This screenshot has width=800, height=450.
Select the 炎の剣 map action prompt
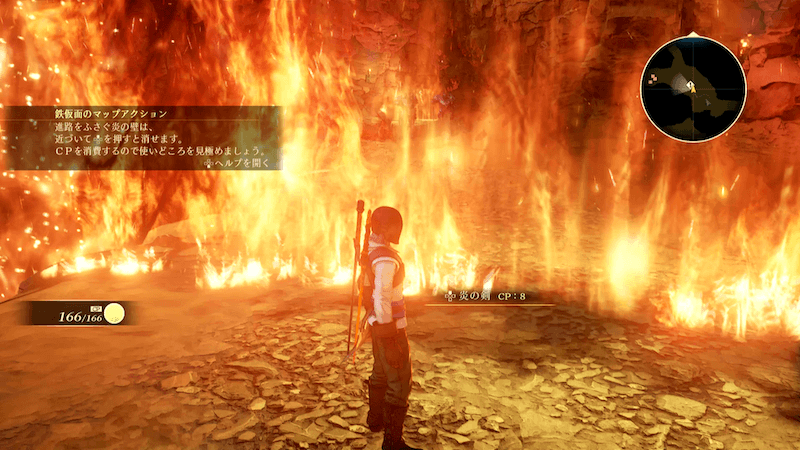pos(490,297)
